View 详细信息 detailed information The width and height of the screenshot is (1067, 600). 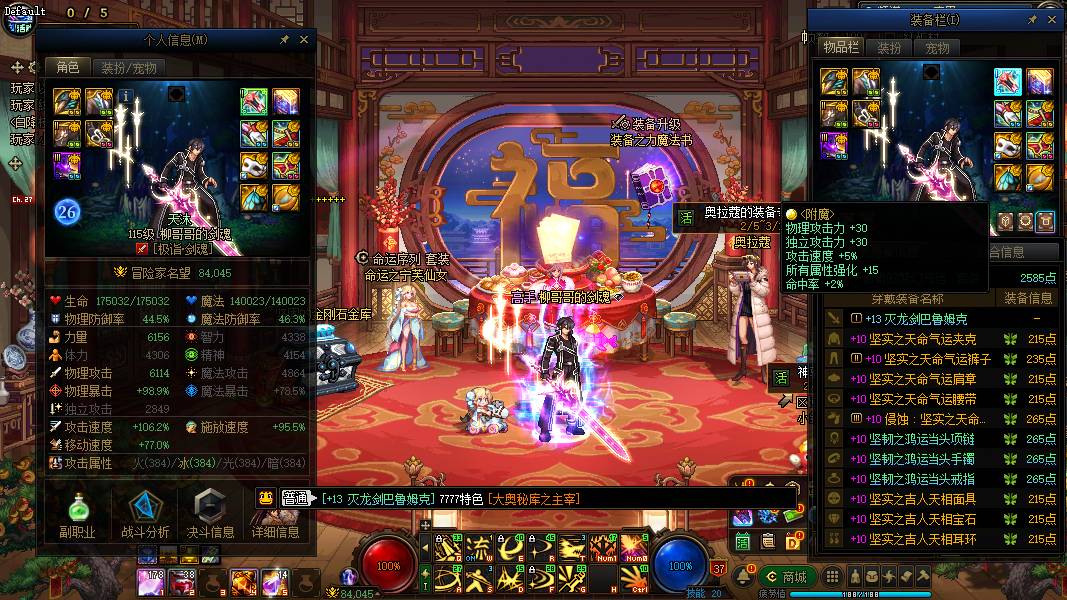coord(276,511)
